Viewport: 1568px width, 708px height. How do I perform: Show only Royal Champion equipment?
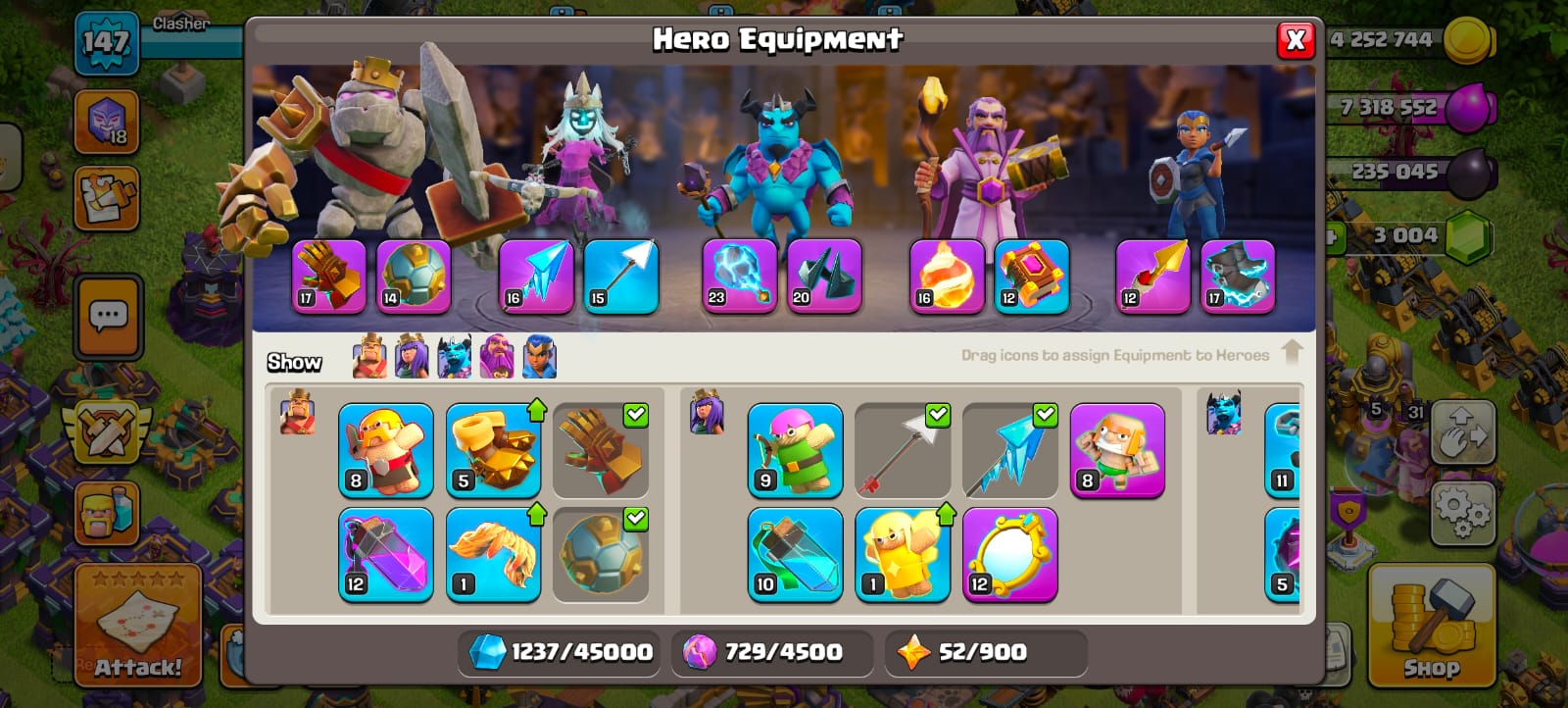point(540,357)
